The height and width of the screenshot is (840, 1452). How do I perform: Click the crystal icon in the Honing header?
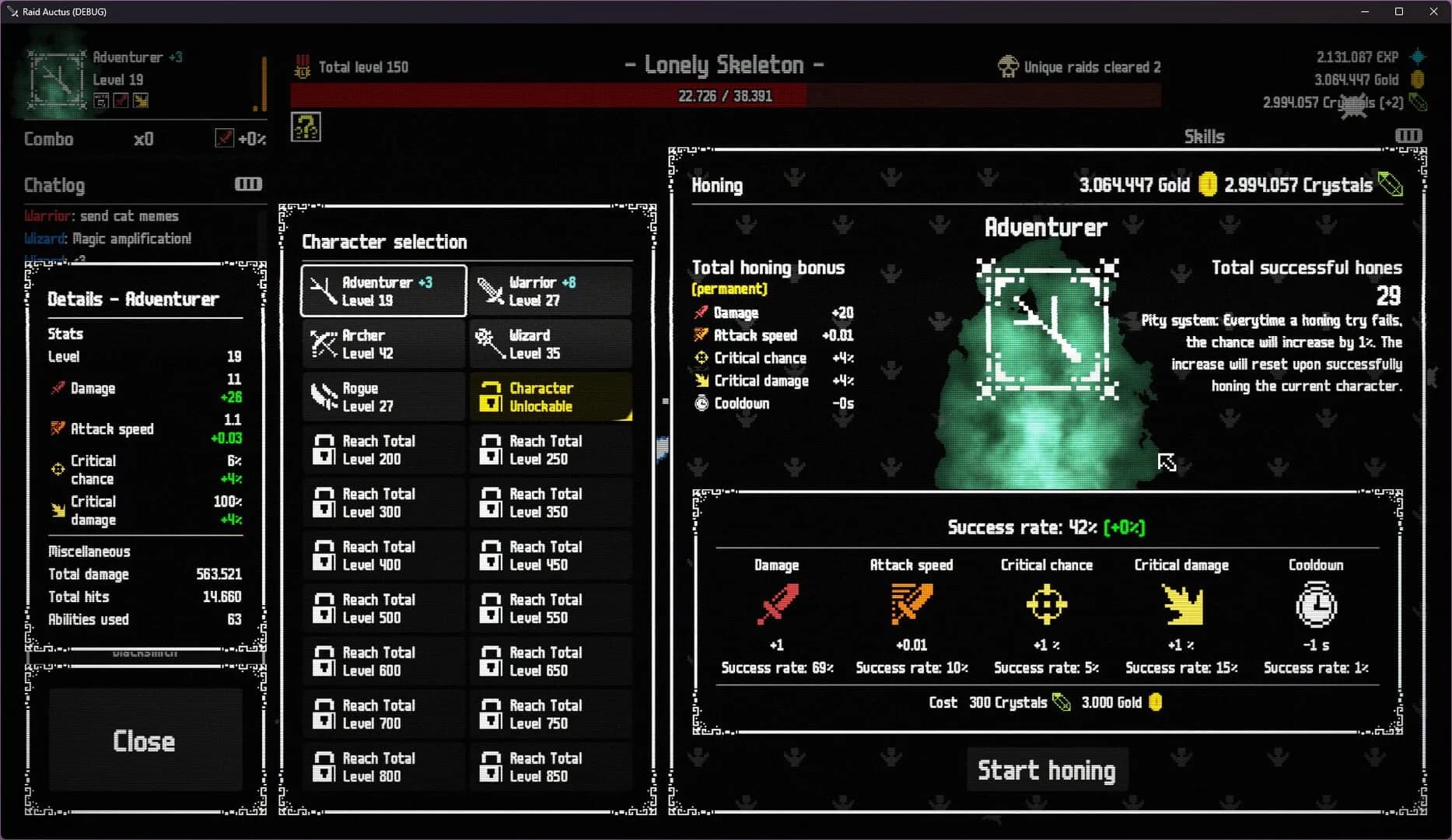[1390, 184]
